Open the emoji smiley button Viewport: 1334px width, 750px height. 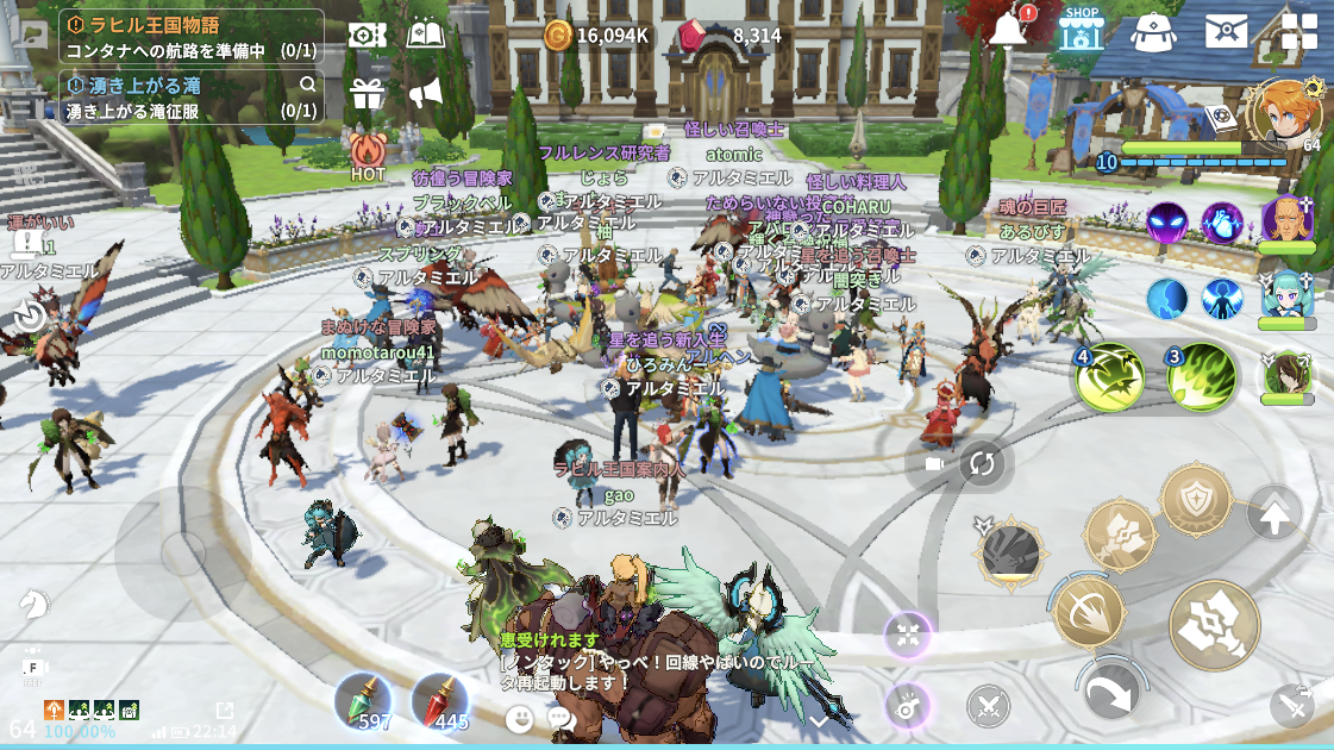coord(519,717)
